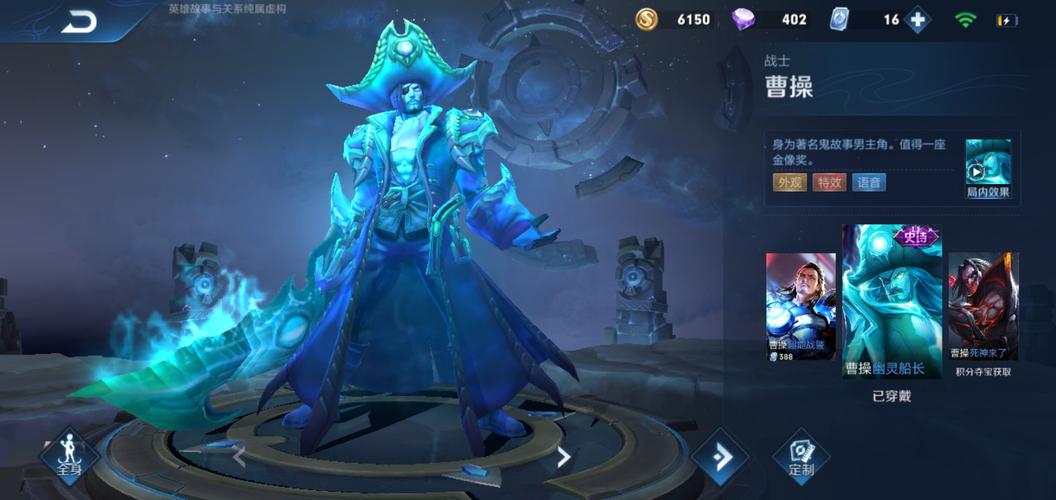
Task: Open the 定制 customization button
Action: coord(801,456)
